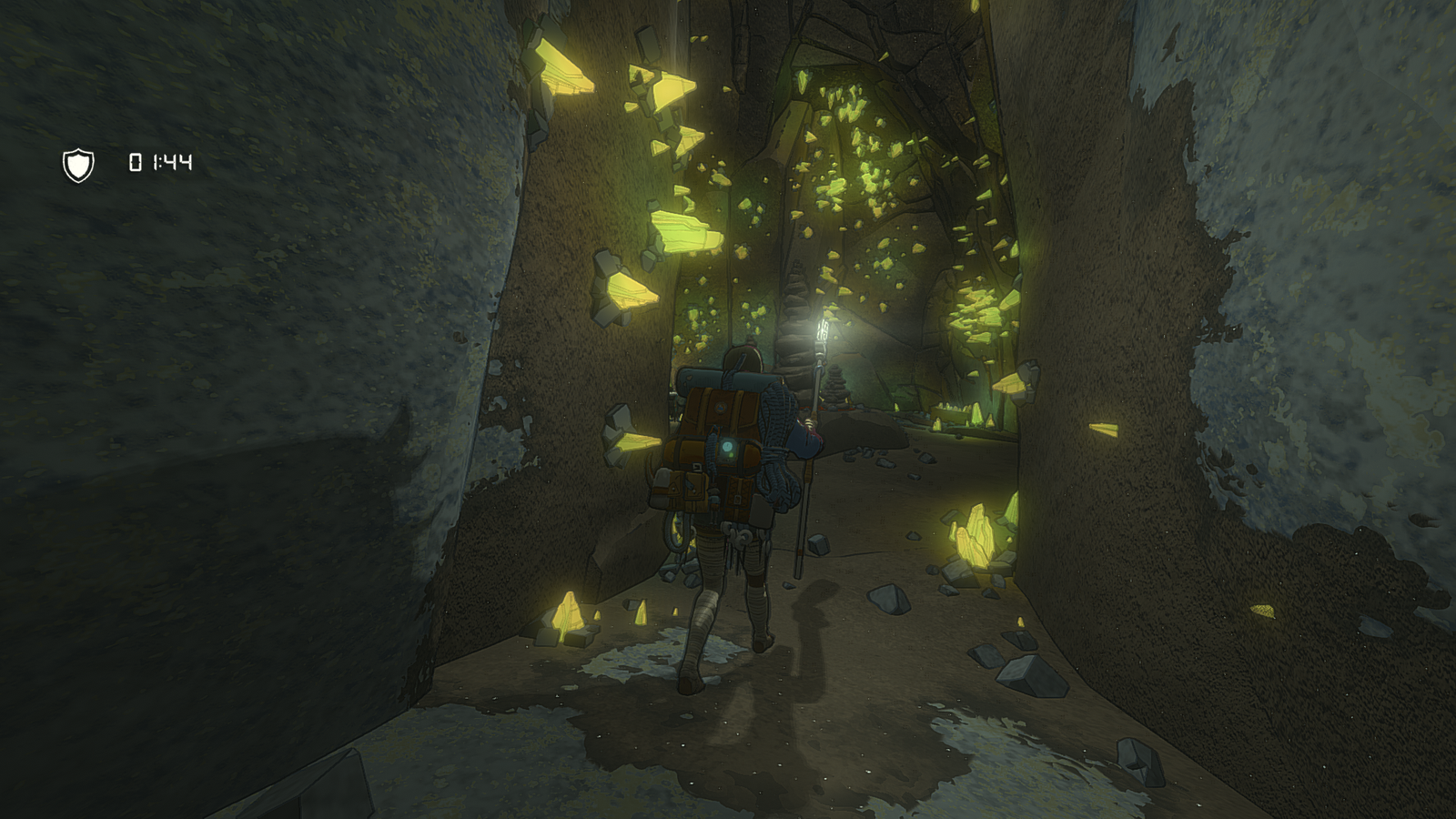Click the shield icon beside the timer
1456x819 pixels.
78,165
